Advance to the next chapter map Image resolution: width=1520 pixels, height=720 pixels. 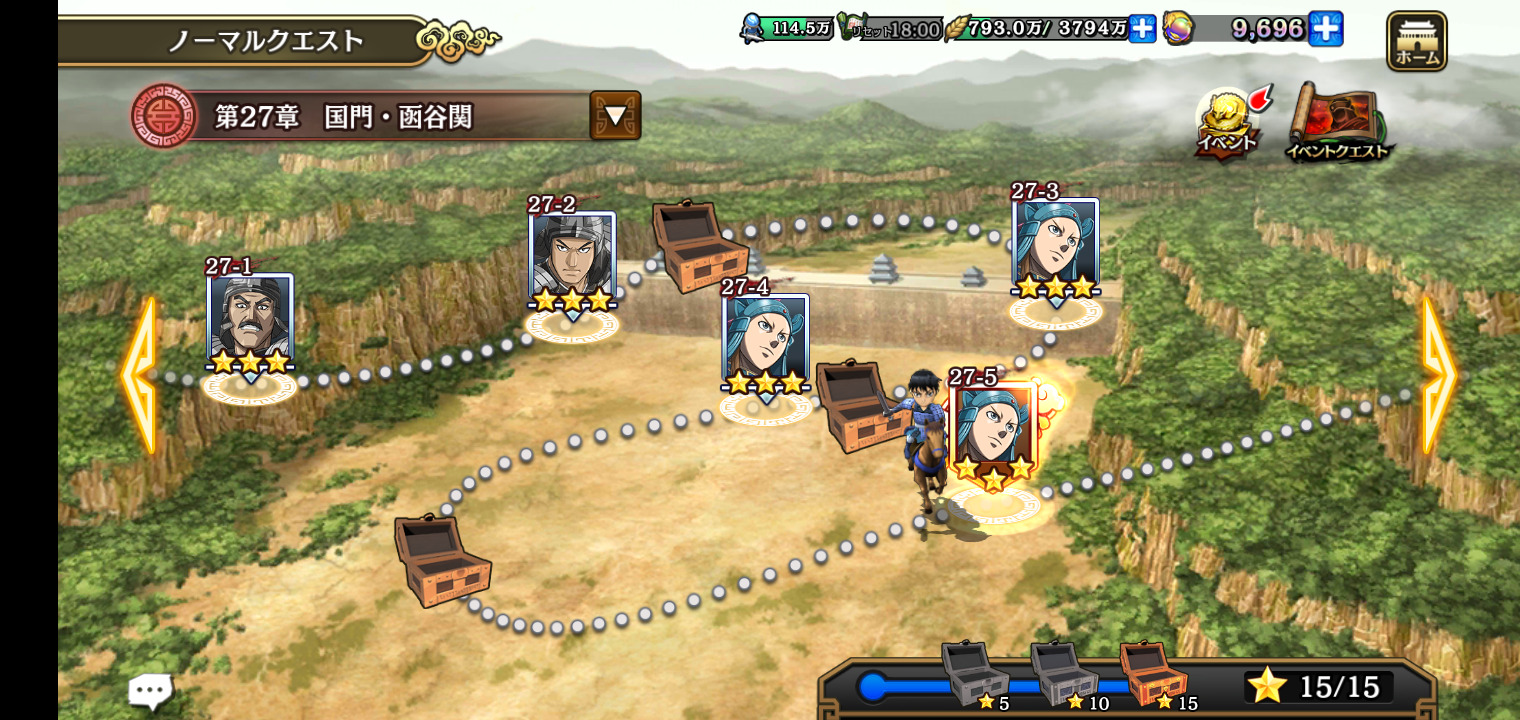click(1438, 375)
